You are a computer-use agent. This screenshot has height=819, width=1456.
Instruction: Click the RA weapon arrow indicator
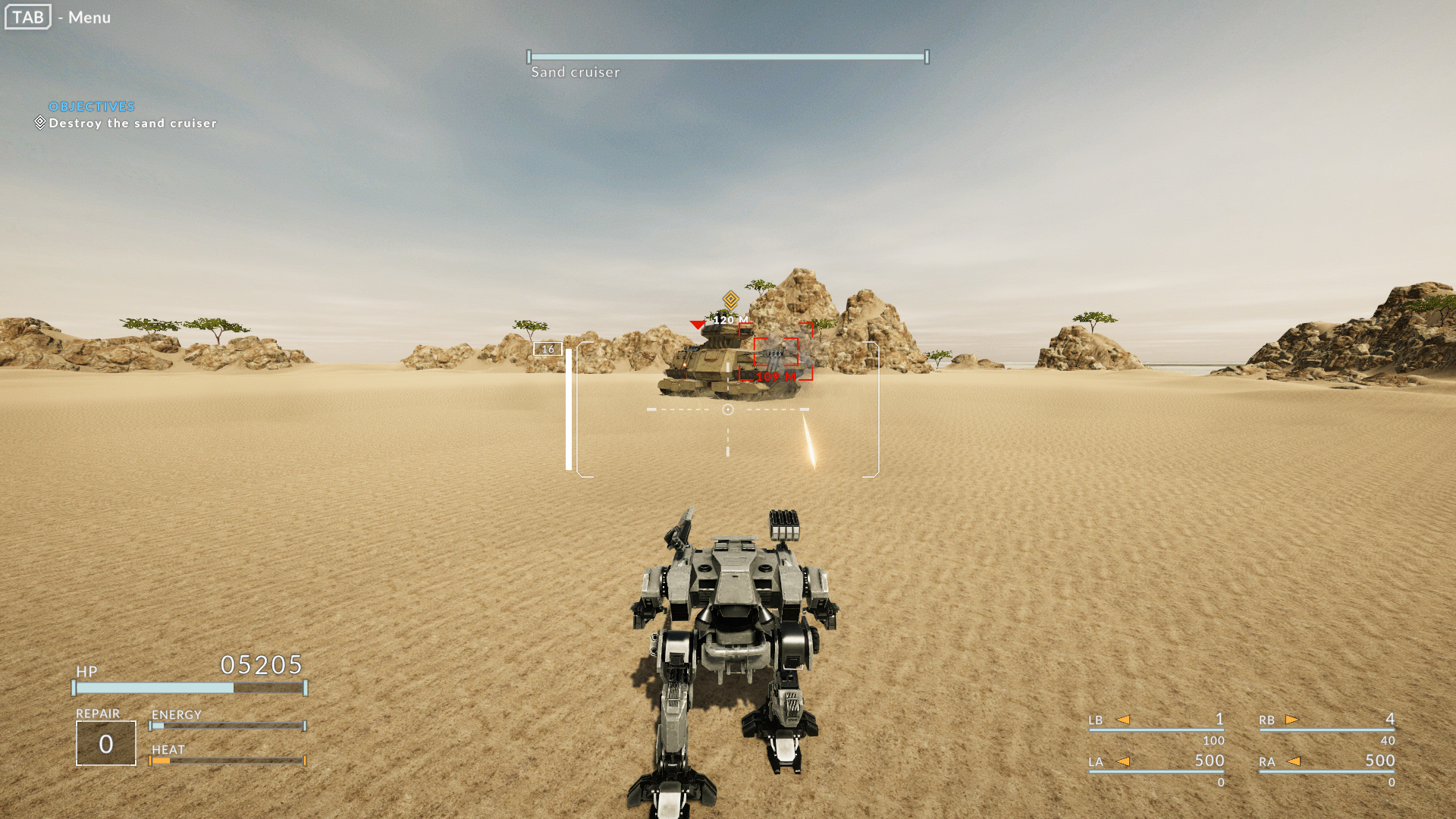click(x=1294, y=761)
